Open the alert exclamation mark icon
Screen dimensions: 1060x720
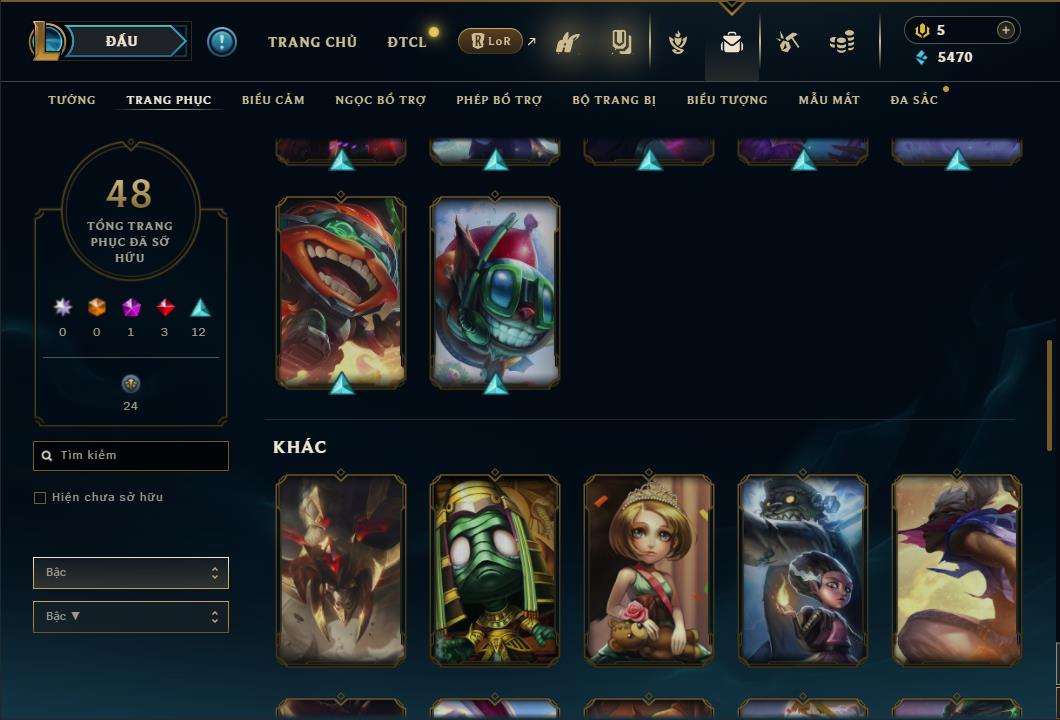click(x=222, y=41)
